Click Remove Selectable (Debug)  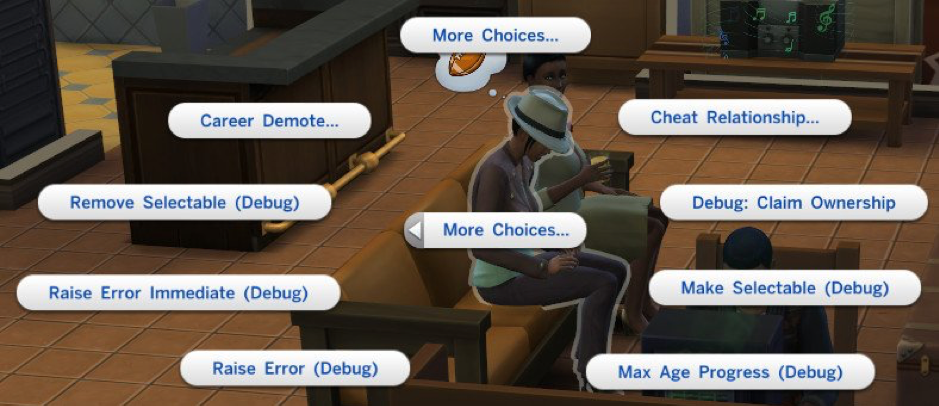coord(184,202)
